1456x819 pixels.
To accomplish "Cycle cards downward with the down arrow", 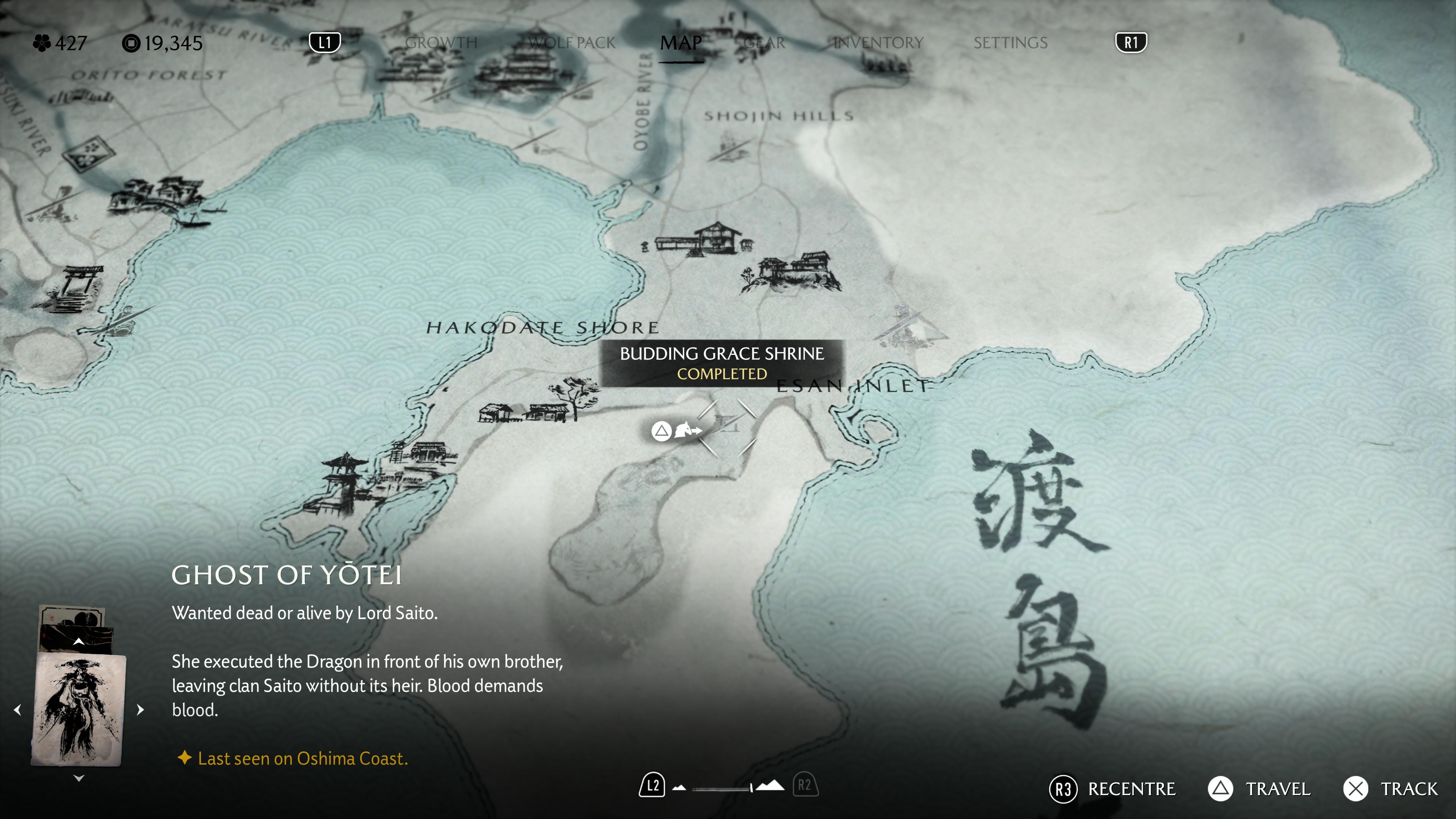I will [79, 778].
